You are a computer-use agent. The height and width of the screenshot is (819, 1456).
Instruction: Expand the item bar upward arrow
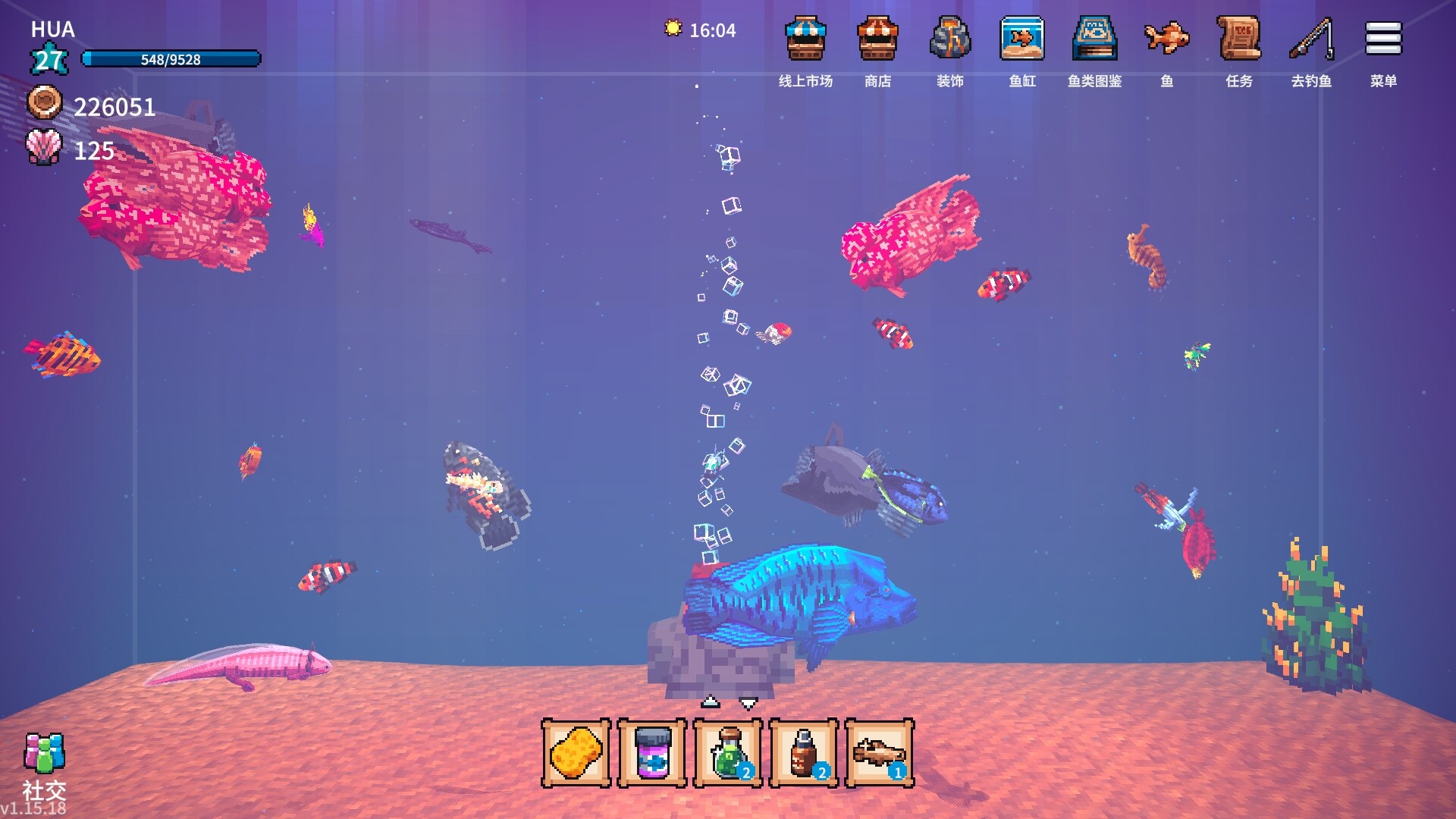click(x=710, y=702)
